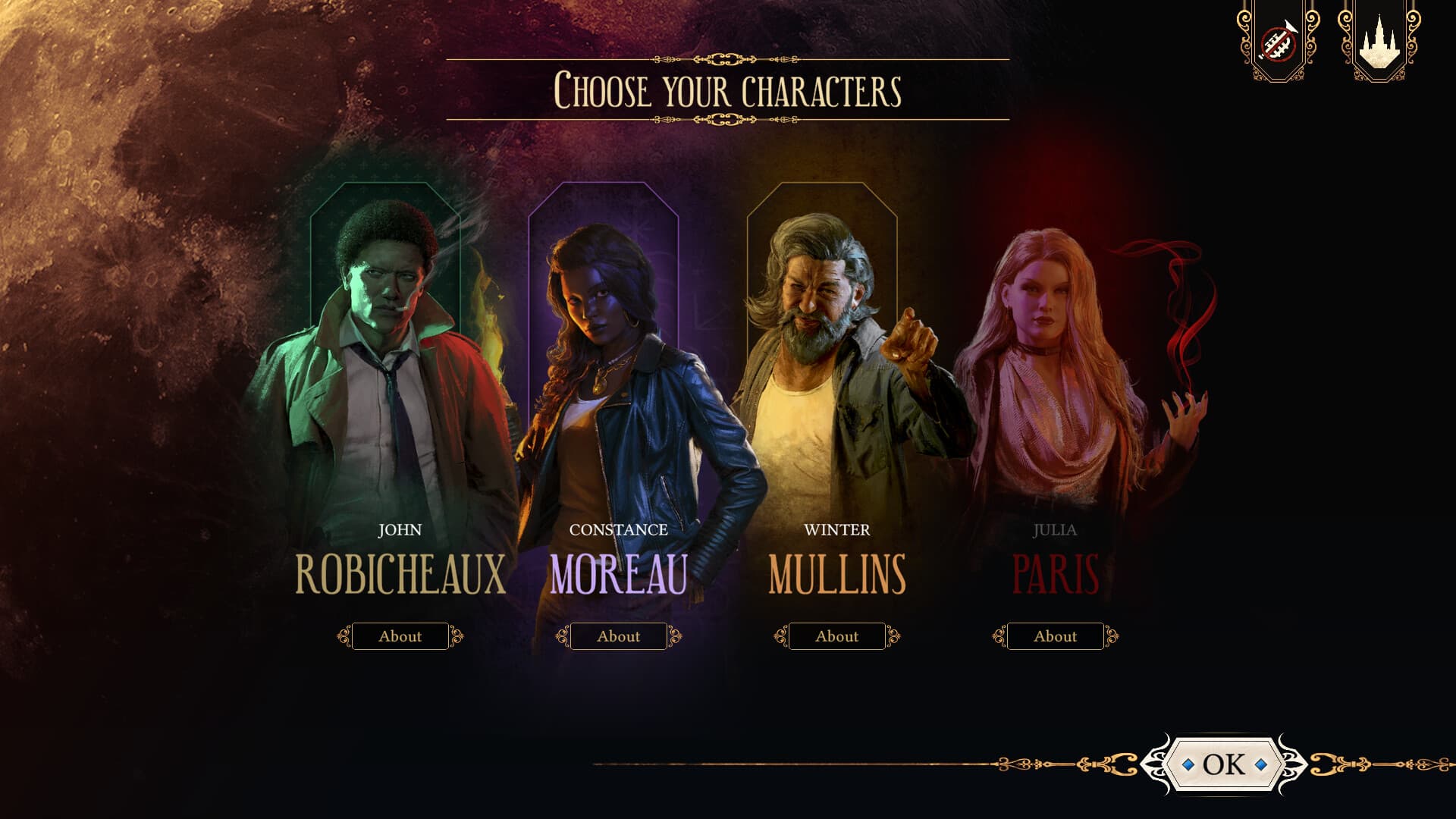The image size is (1456, 819).
Task: Open About for John Robicheaux
Action: pos(400,636)
